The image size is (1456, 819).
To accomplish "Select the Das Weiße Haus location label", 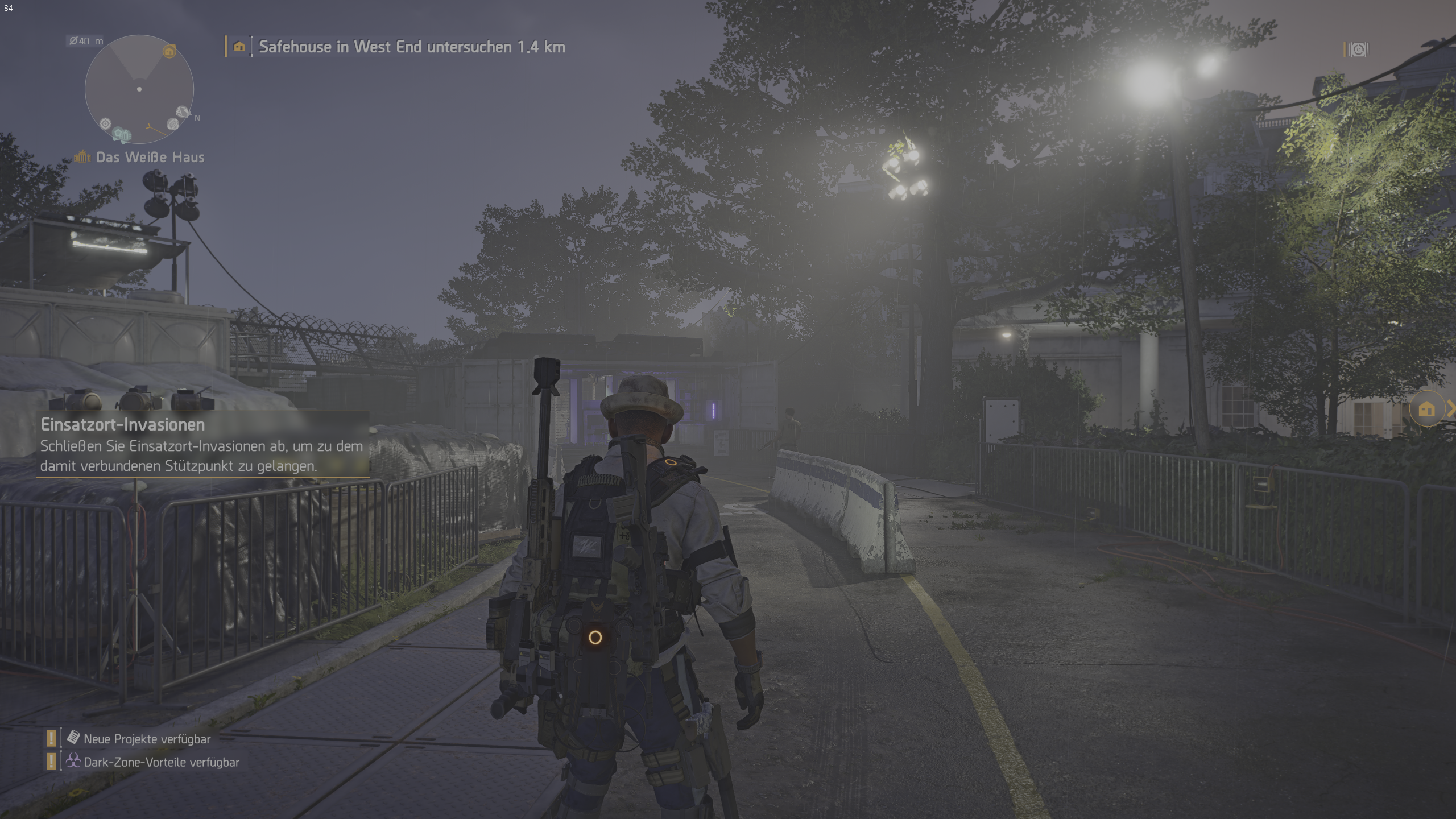I will 150,157.
